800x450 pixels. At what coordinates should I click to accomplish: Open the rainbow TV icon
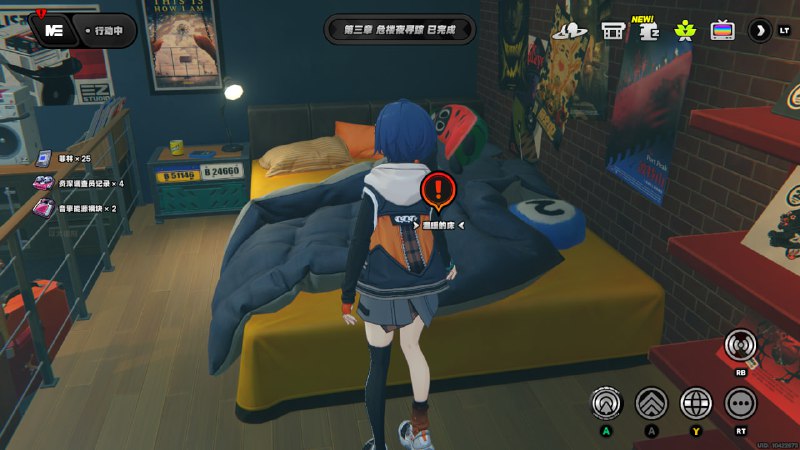click(x=722, y=30)
